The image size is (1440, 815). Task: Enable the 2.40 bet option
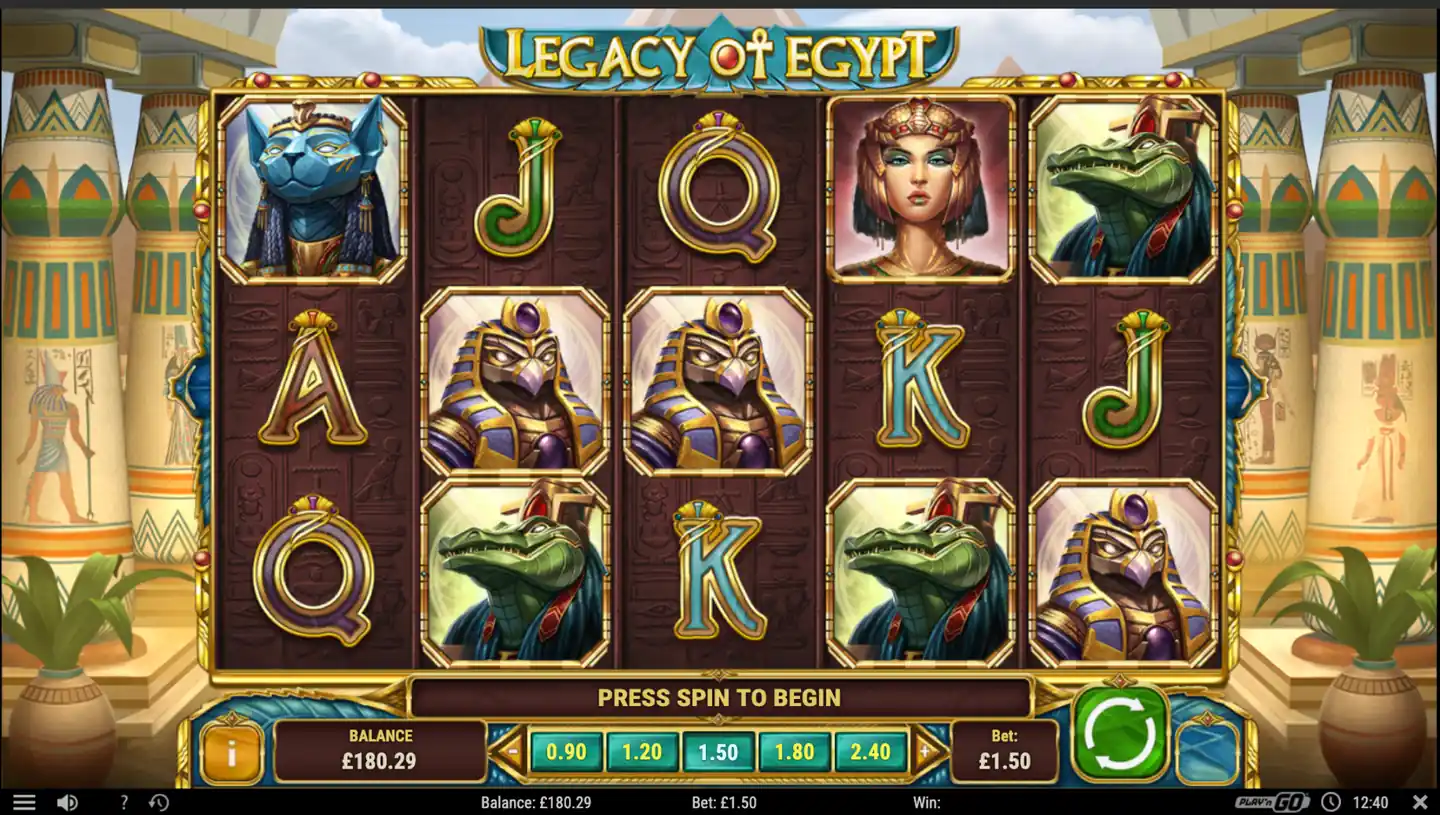tap(868, 752)
